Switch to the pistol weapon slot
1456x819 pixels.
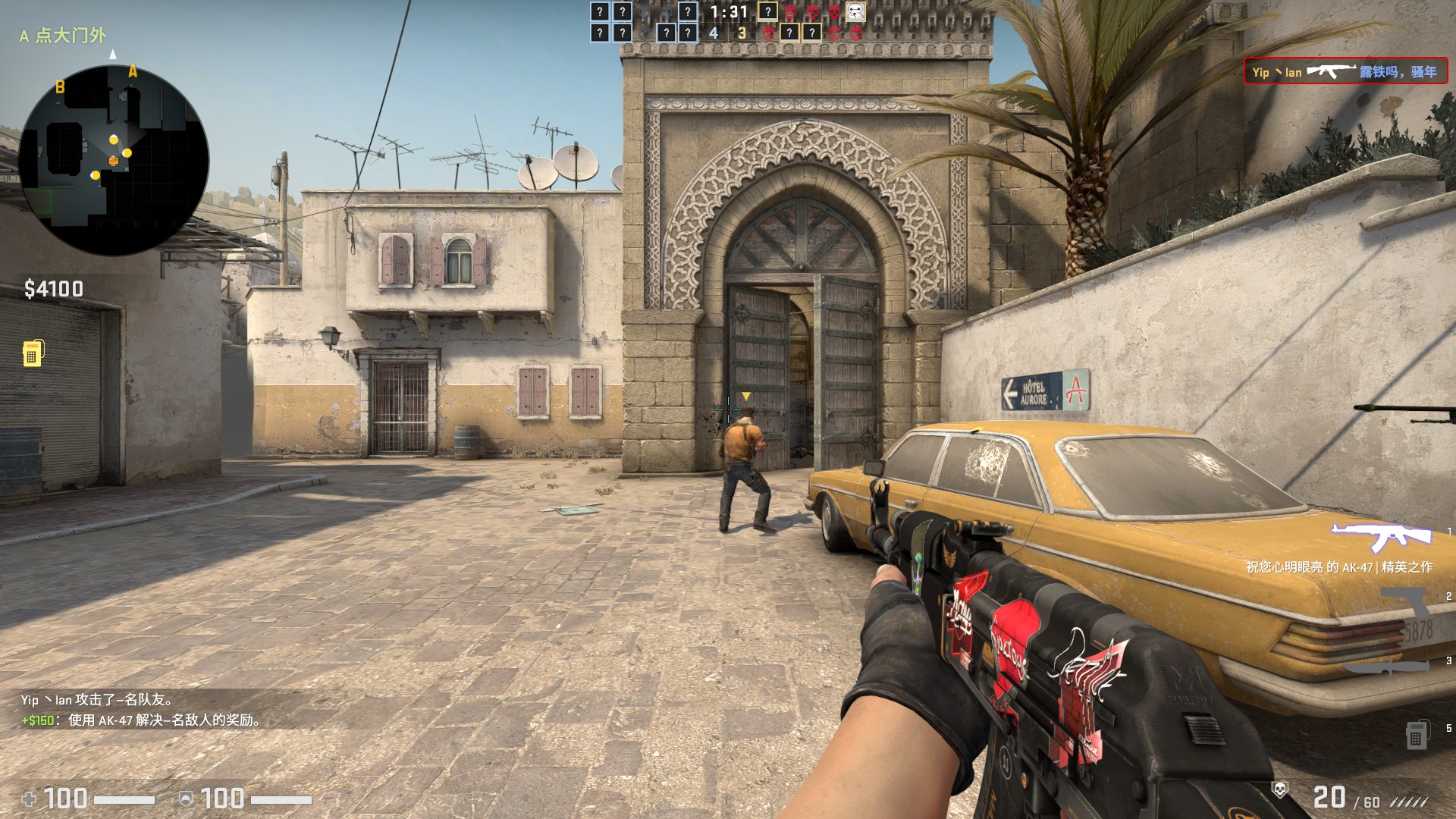pos(1405,603)
